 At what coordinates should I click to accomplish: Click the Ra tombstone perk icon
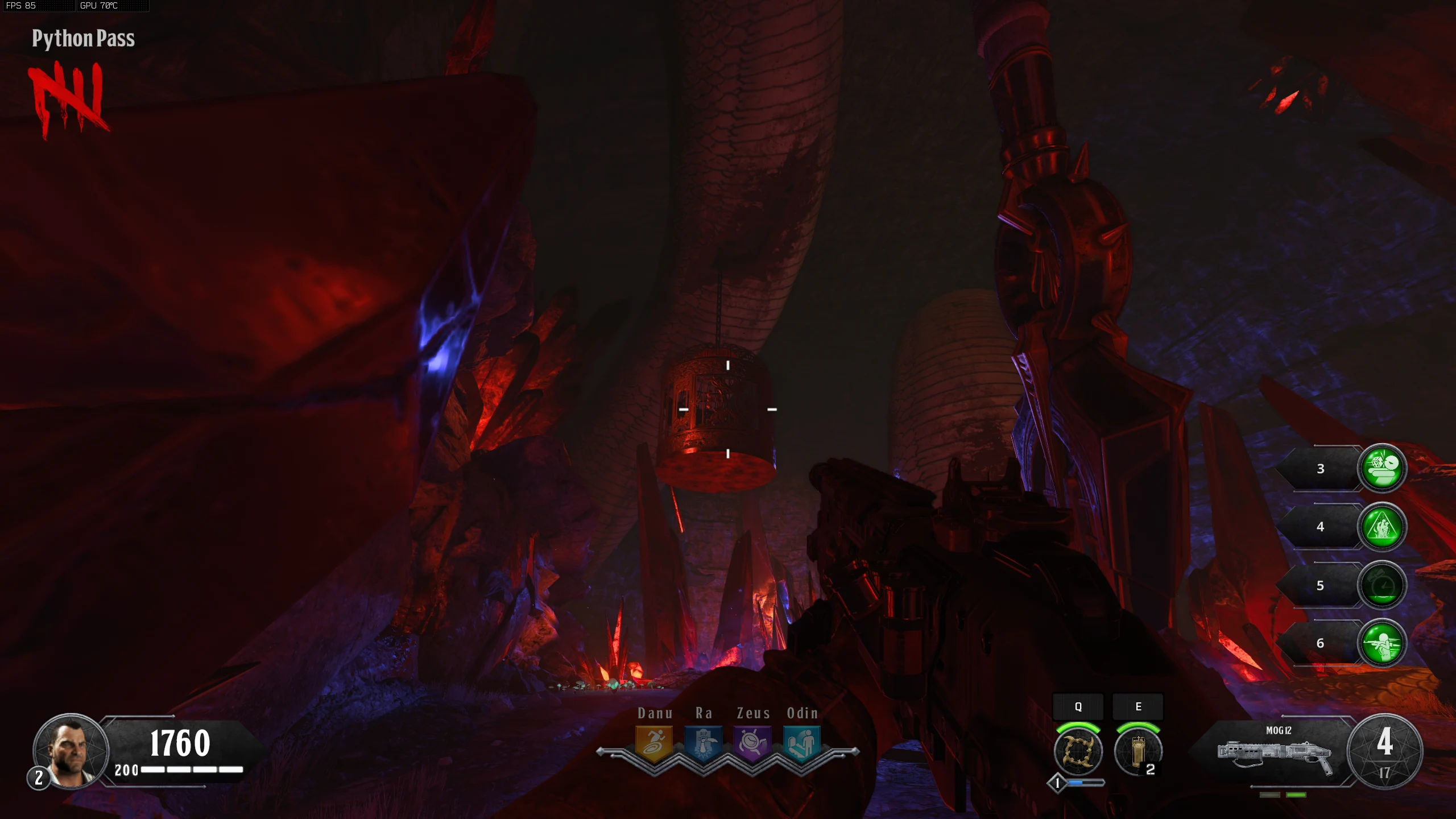704,743
